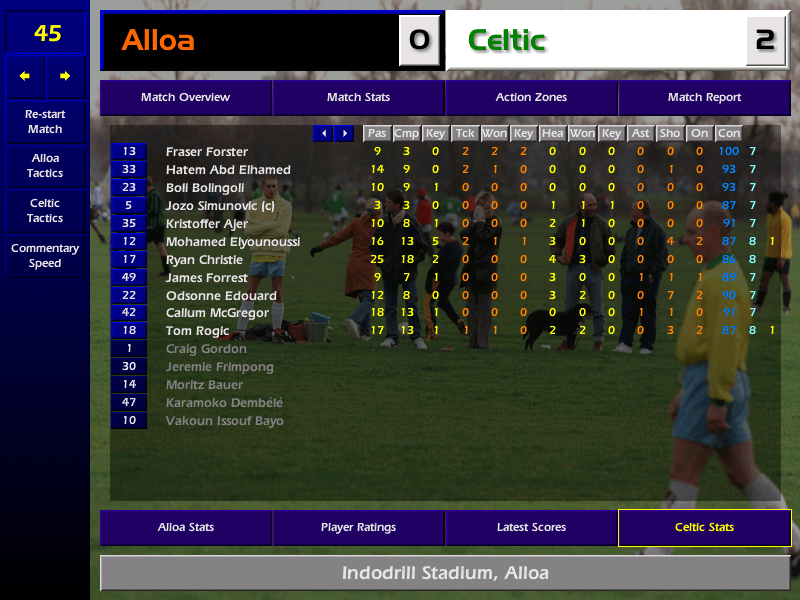
Task: Show Player Ratings
Action: click(x=358, y=527)
